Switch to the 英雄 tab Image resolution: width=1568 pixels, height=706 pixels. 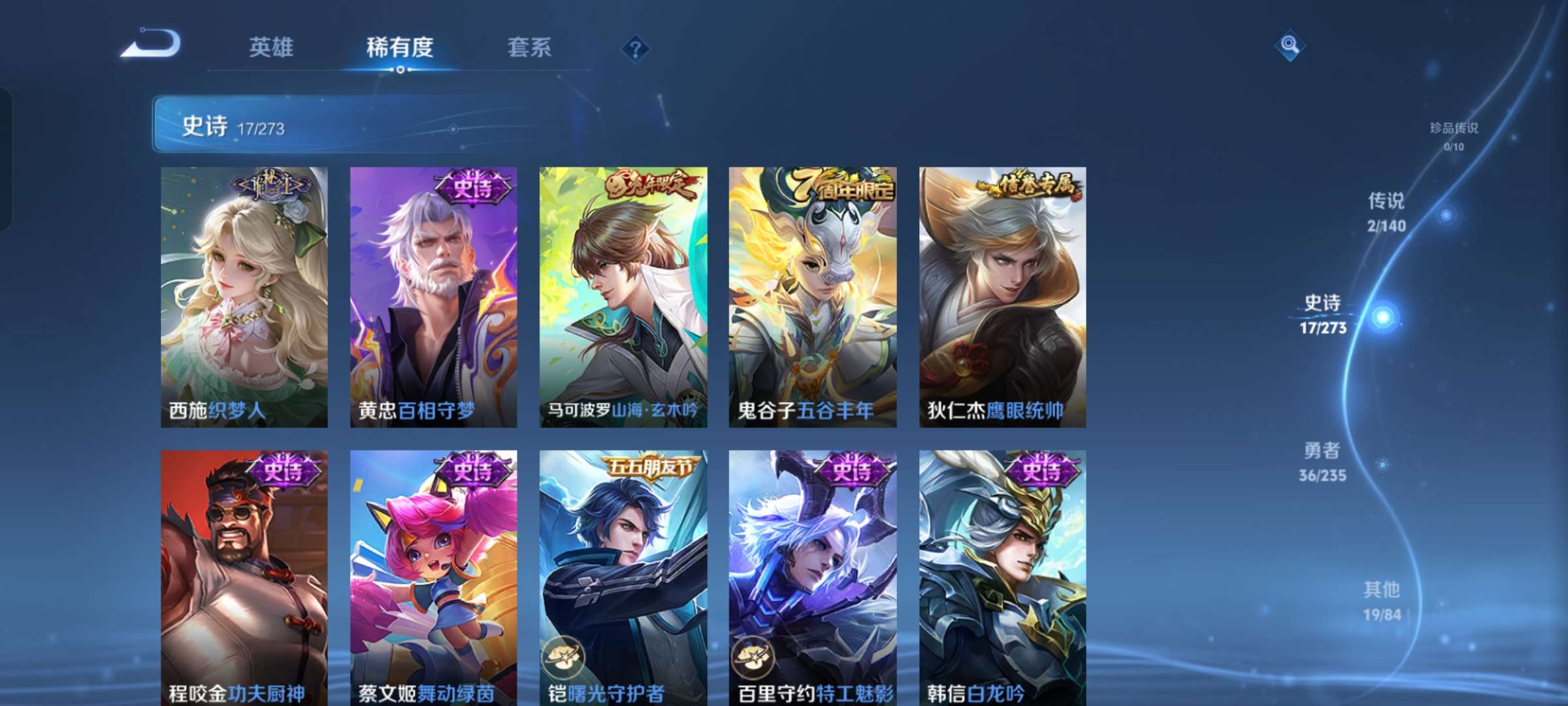[272, 48]
